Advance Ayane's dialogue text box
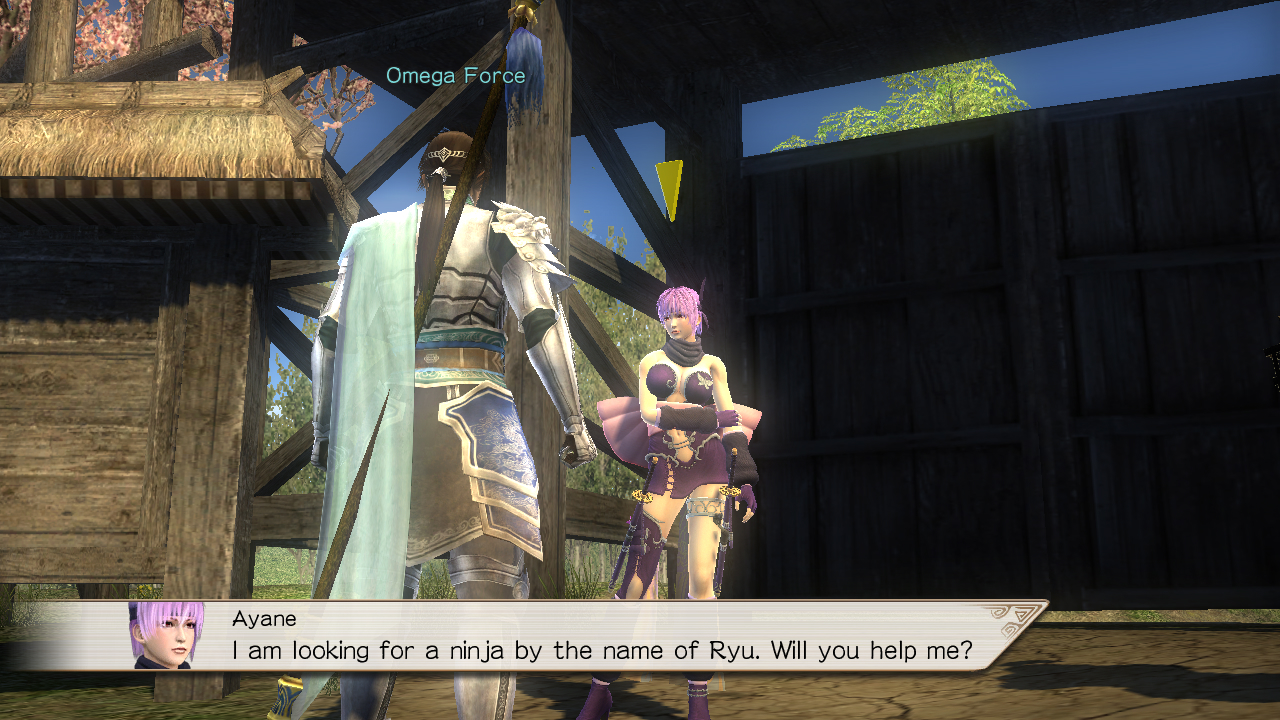 tap(600, 637)
